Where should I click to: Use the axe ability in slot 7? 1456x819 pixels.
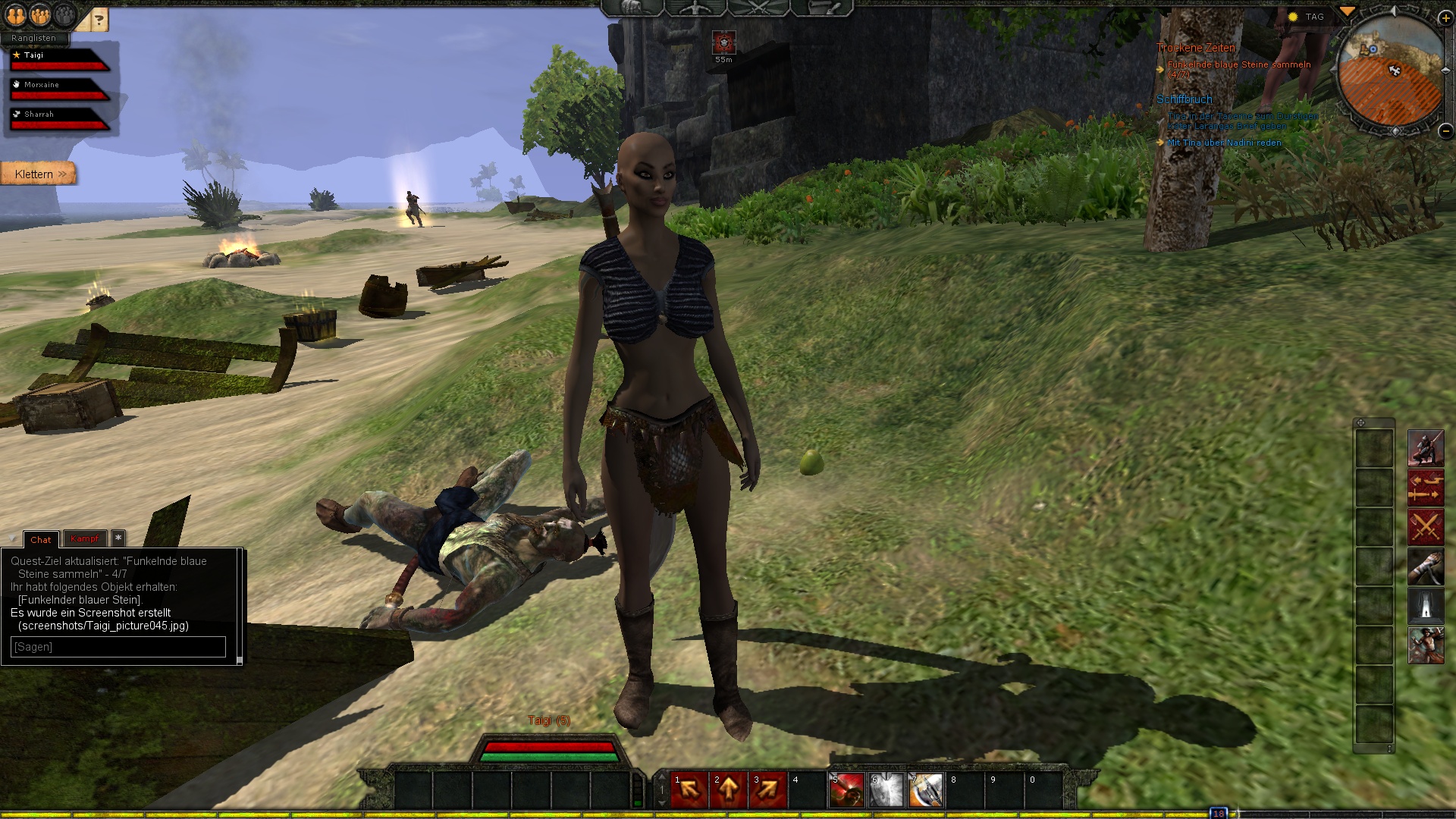926,790
